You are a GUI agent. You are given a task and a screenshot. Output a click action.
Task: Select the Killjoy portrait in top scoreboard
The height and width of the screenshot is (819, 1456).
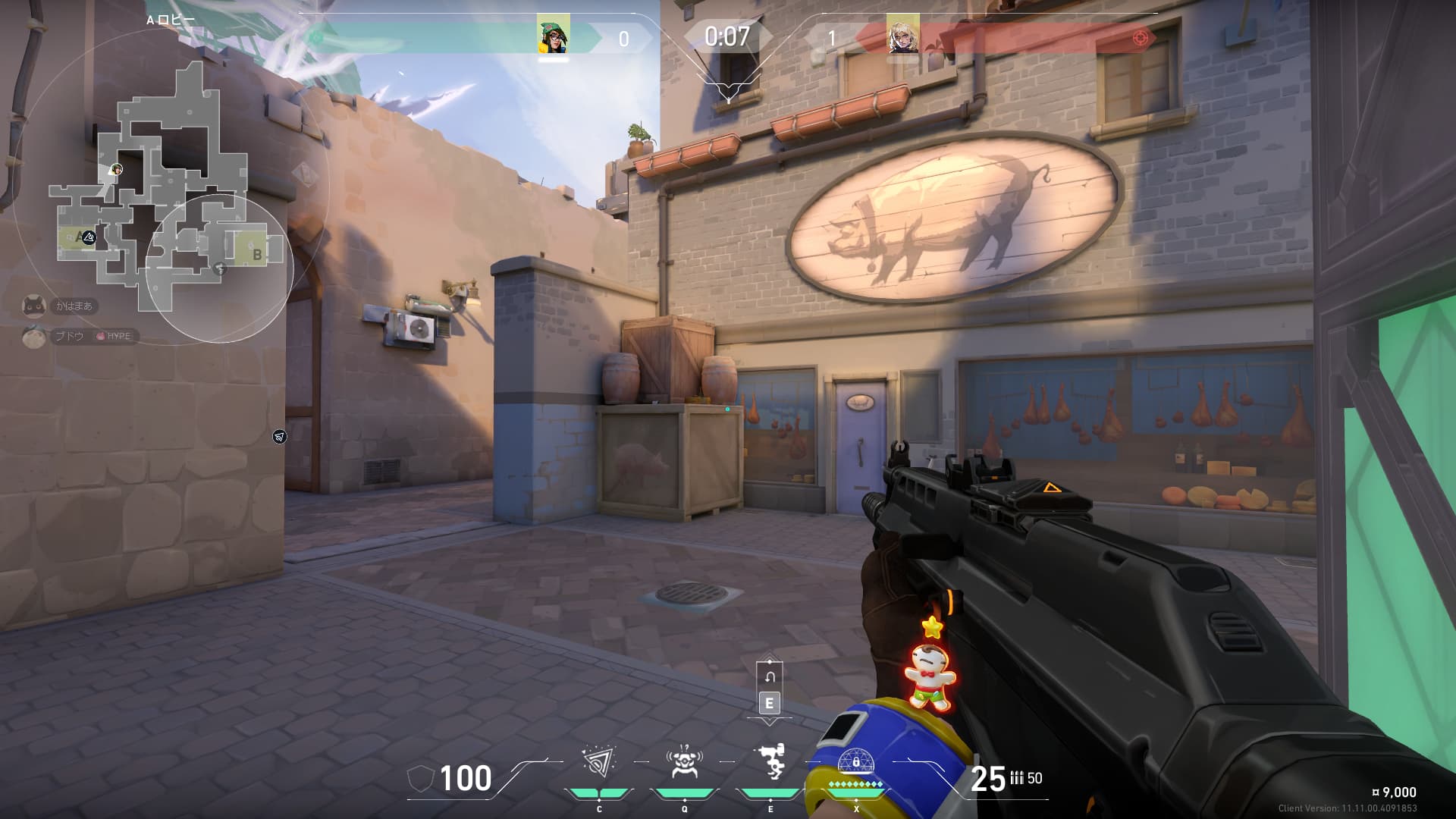click(553, 34)
